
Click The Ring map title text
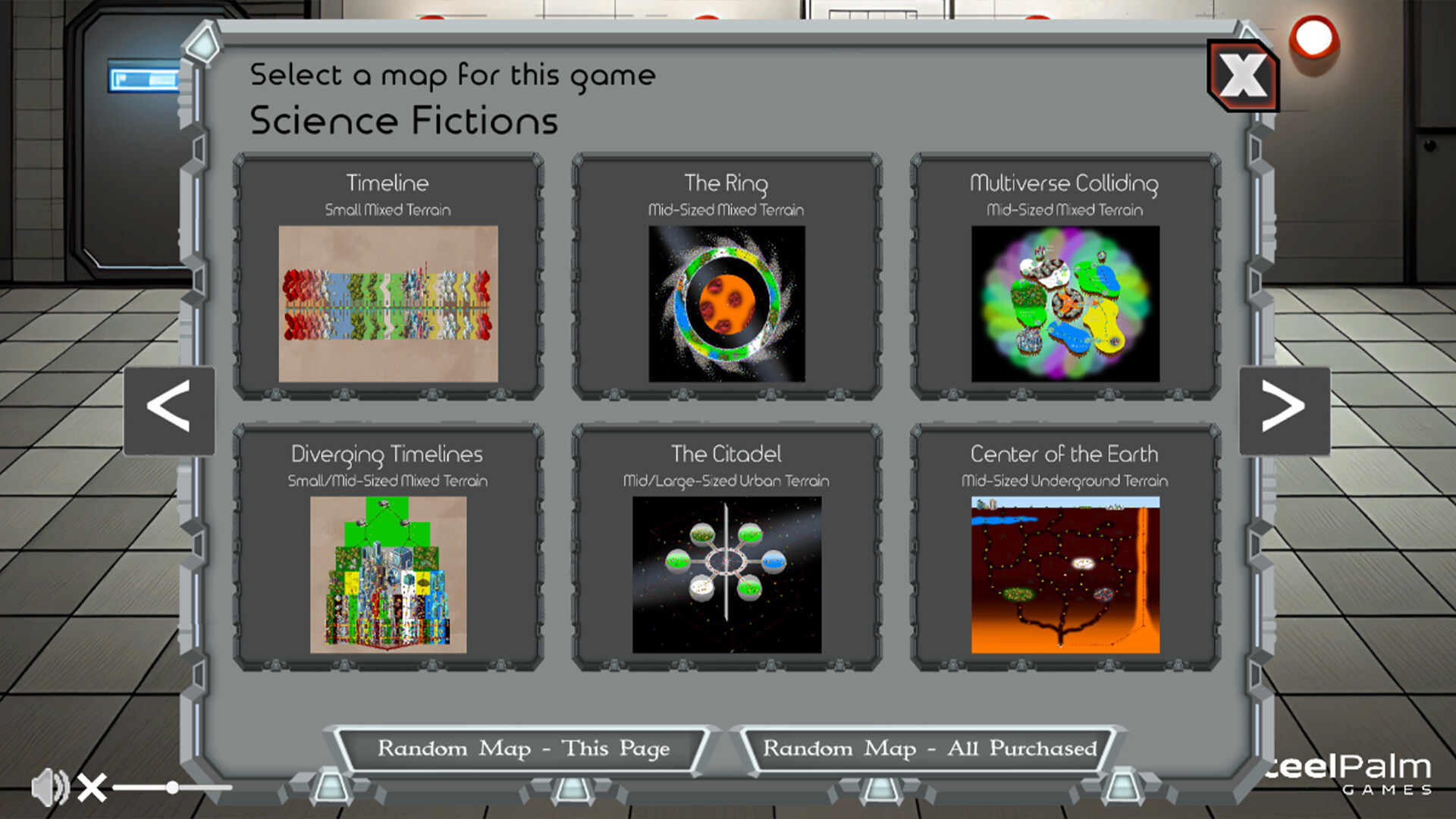tap(725, 183)
